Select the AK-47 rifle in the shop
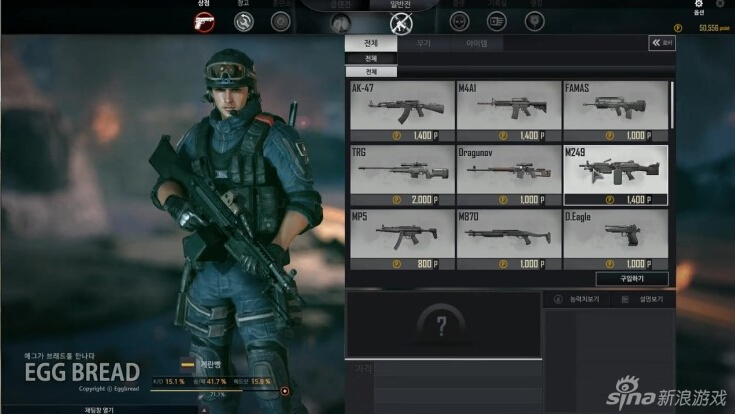The height and width of the screenshot is (414, 735). click(x=402, y=111)
